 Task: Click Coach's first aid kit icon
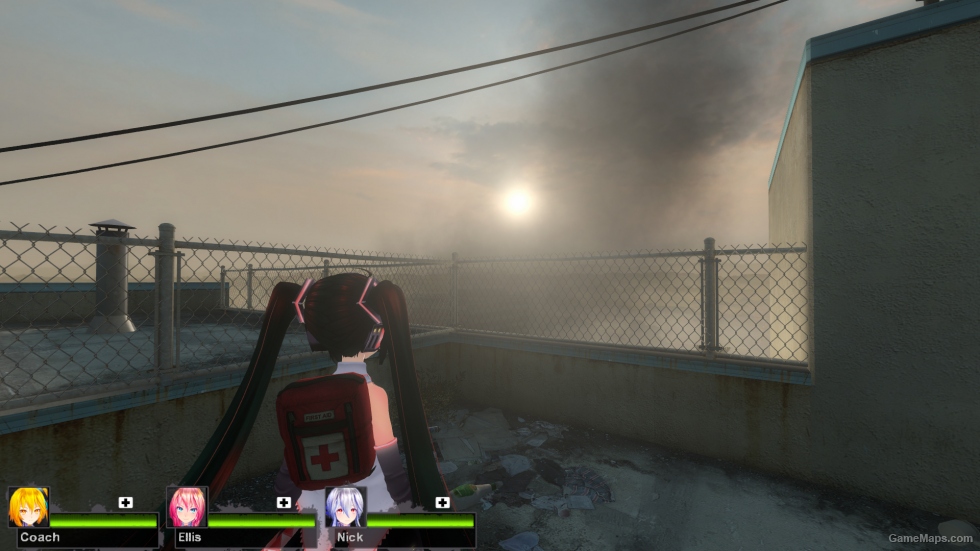click(x=125, y=502)
